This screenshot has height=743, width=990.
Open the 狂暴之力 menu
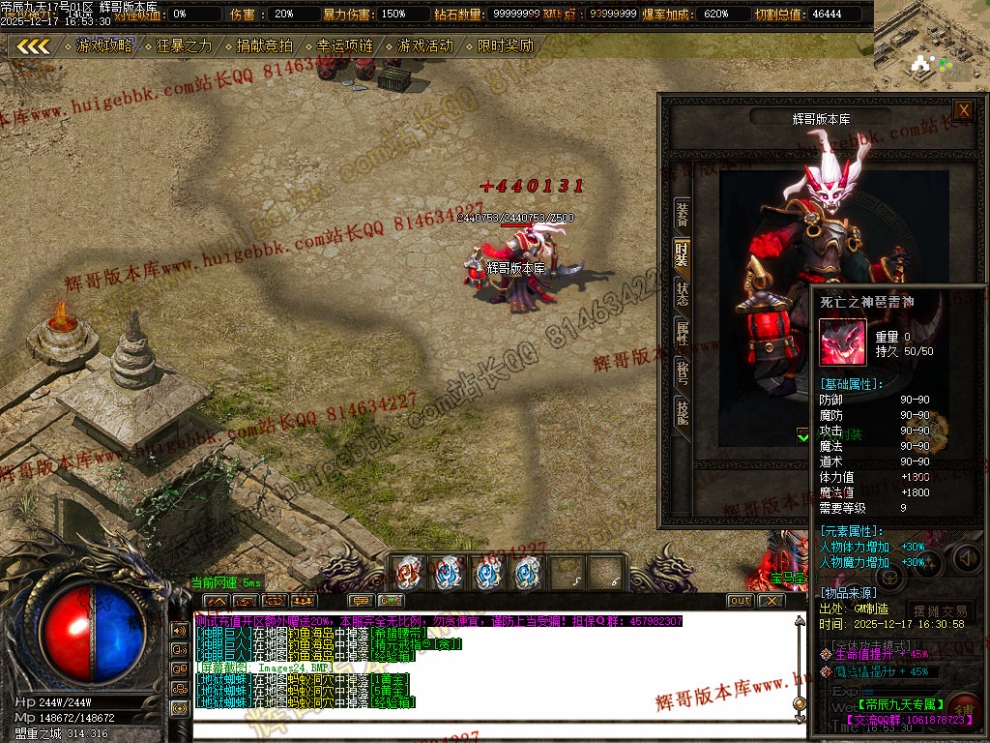pyautogui.click(x=184, y=46)
